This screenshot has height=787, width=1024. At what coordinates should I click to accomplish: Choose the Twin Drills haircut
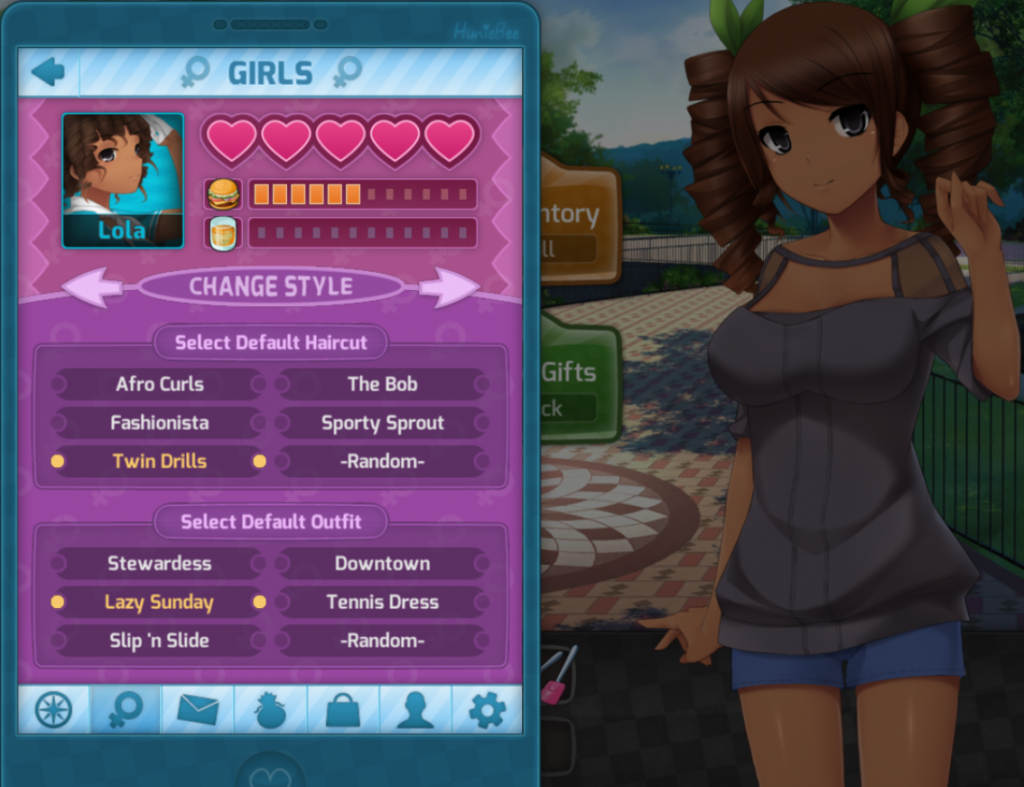click(159, 461)
